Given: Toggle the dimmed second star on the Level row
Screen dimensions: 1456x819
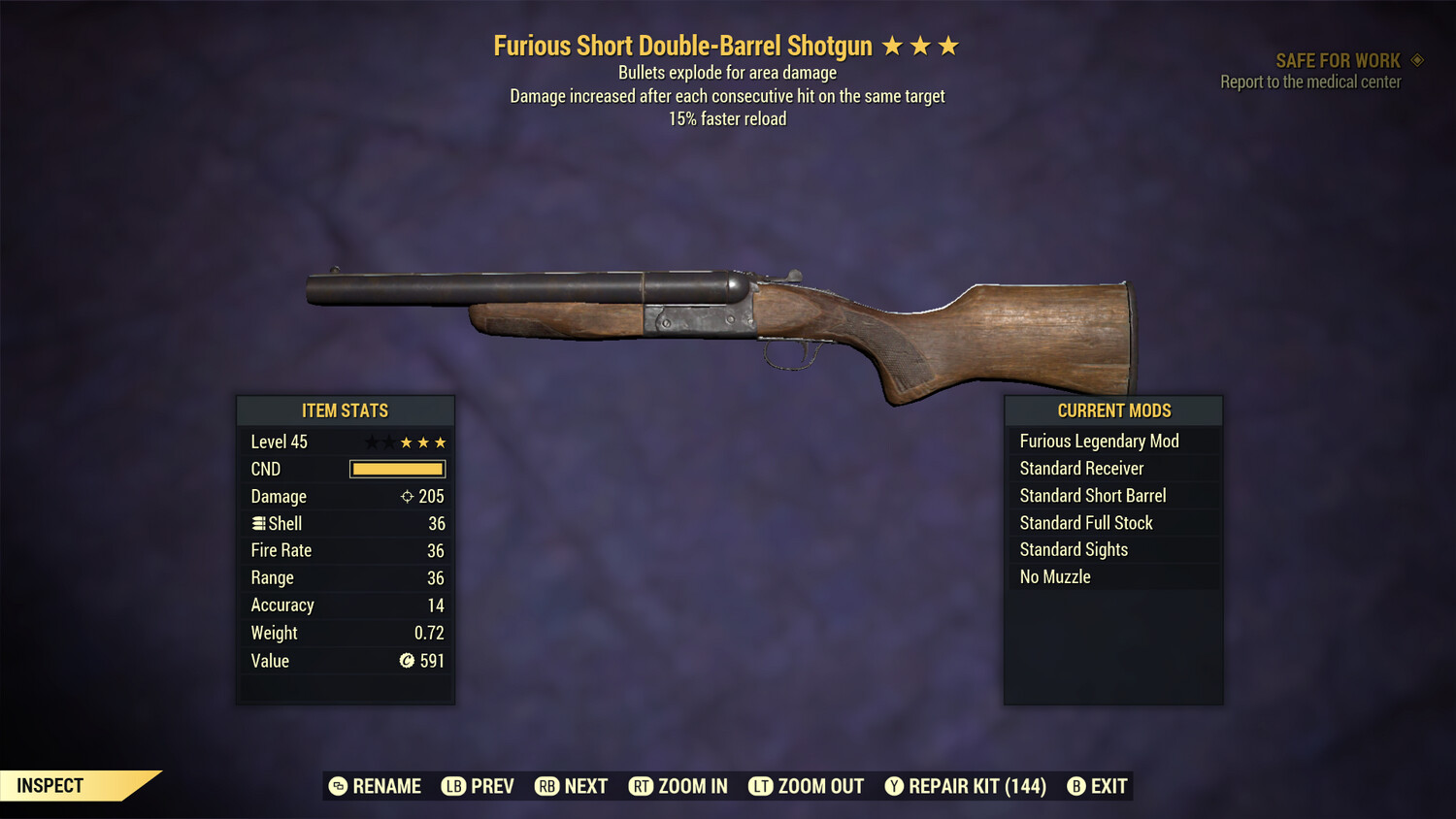Looking at the screenshot, I should [x=389, y=441].
